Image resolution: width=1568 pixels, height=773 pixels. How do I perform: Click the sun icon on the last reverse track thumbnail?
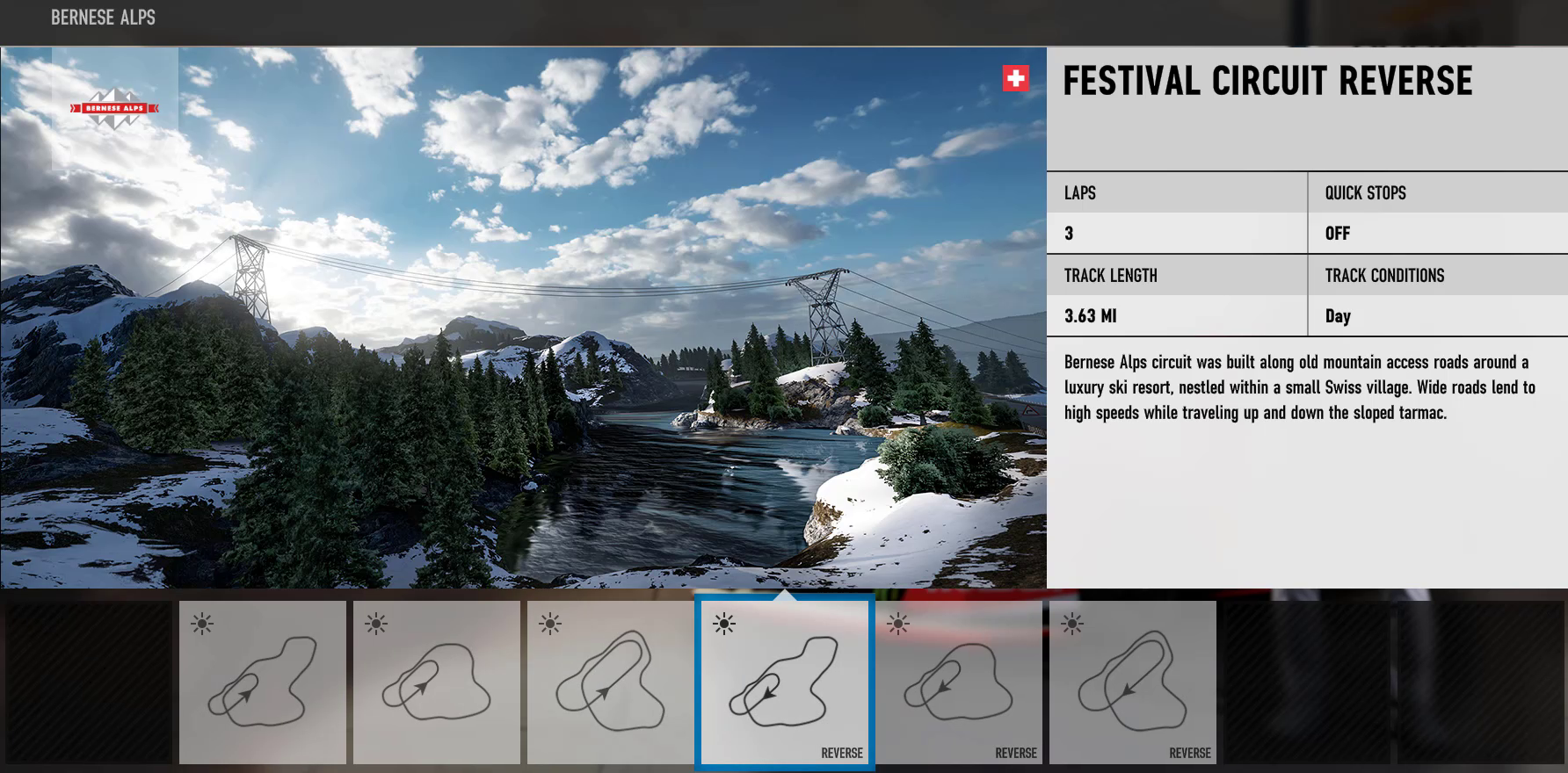tap(1071, 624)
